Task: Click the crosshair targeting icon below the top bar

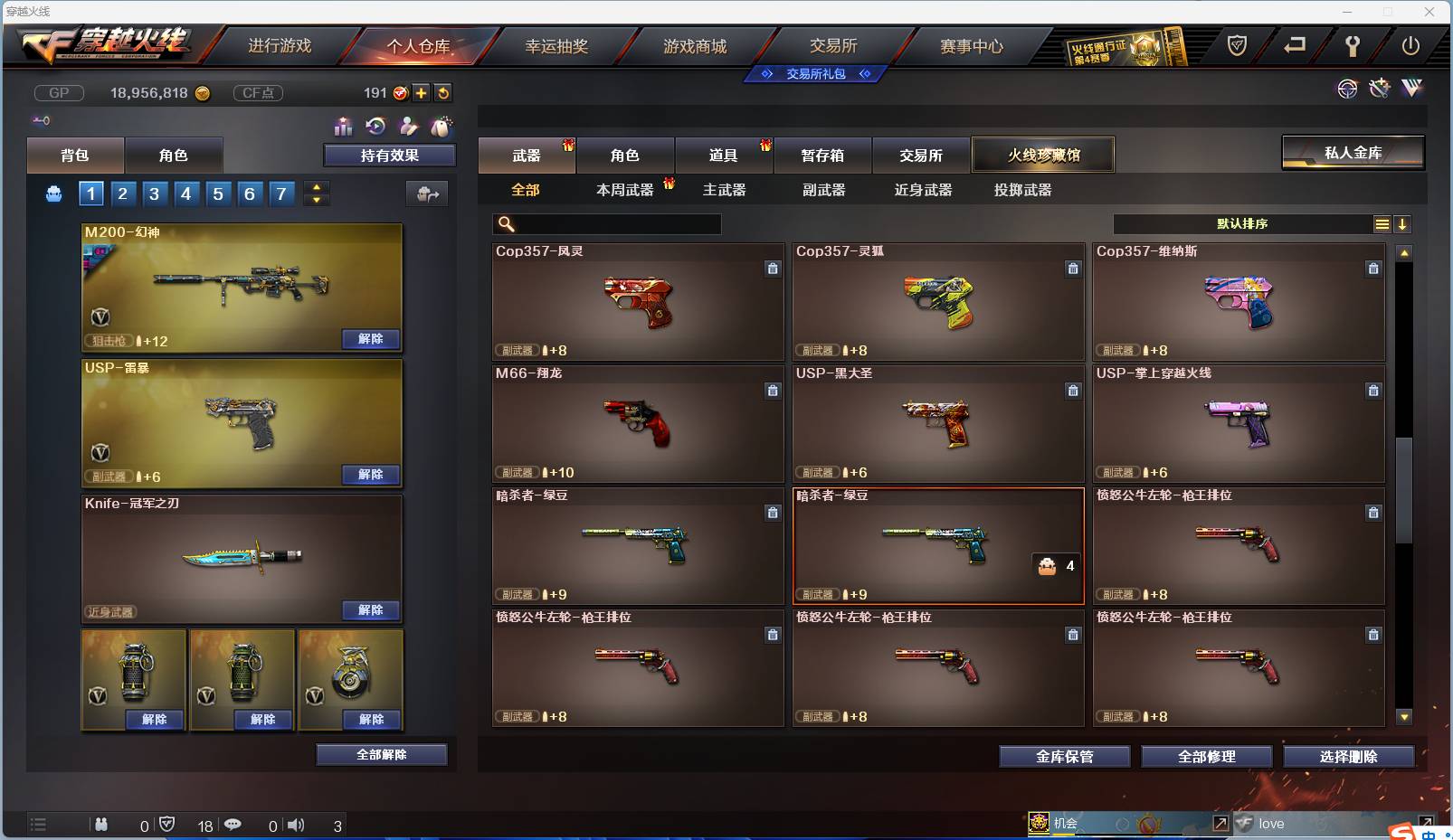Action: pyautogui.click(x=1348, y=90)
